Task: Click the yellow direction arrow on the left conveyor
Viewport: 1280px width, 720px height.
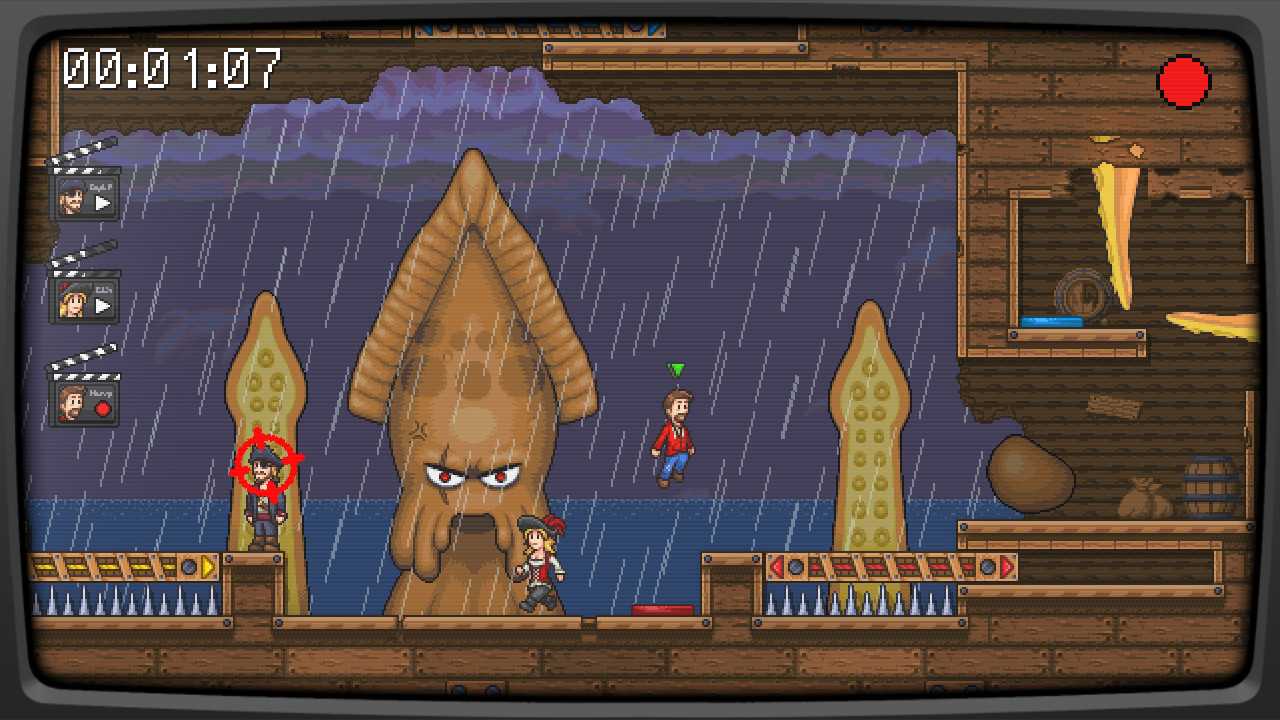Action: (206, 565)
